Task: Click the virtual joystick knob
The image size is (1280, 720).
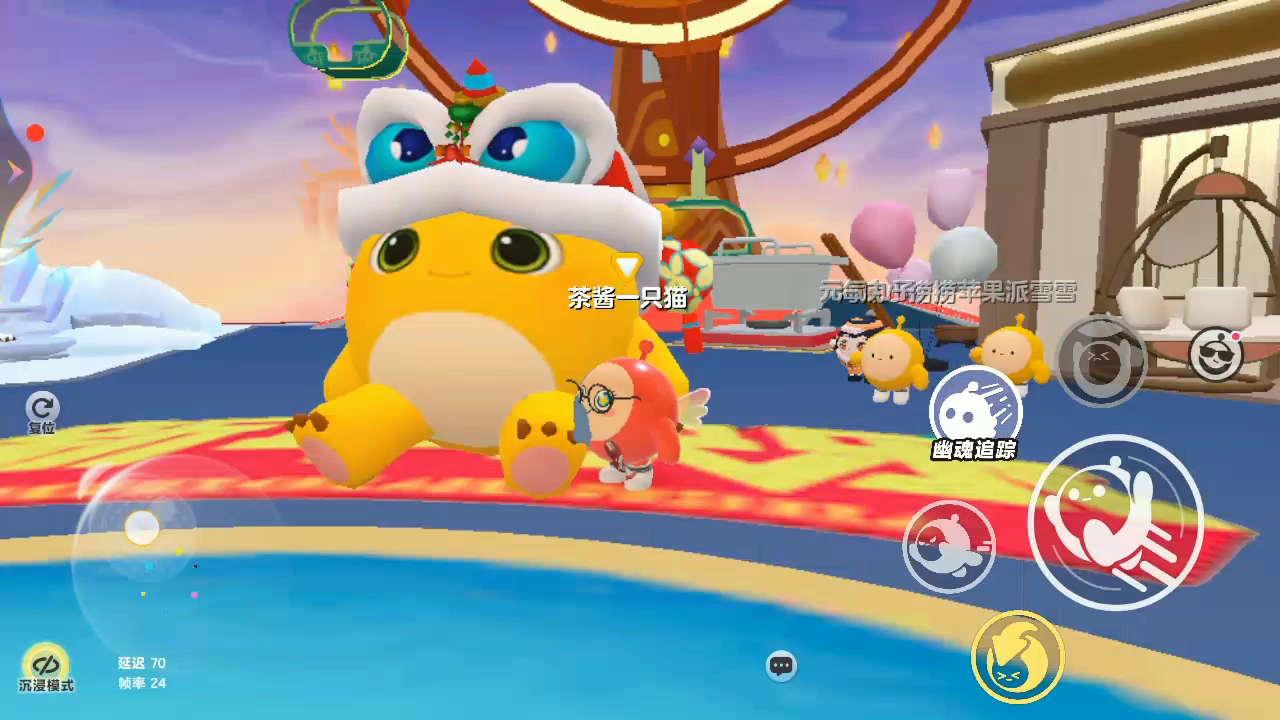Action: 142,527
